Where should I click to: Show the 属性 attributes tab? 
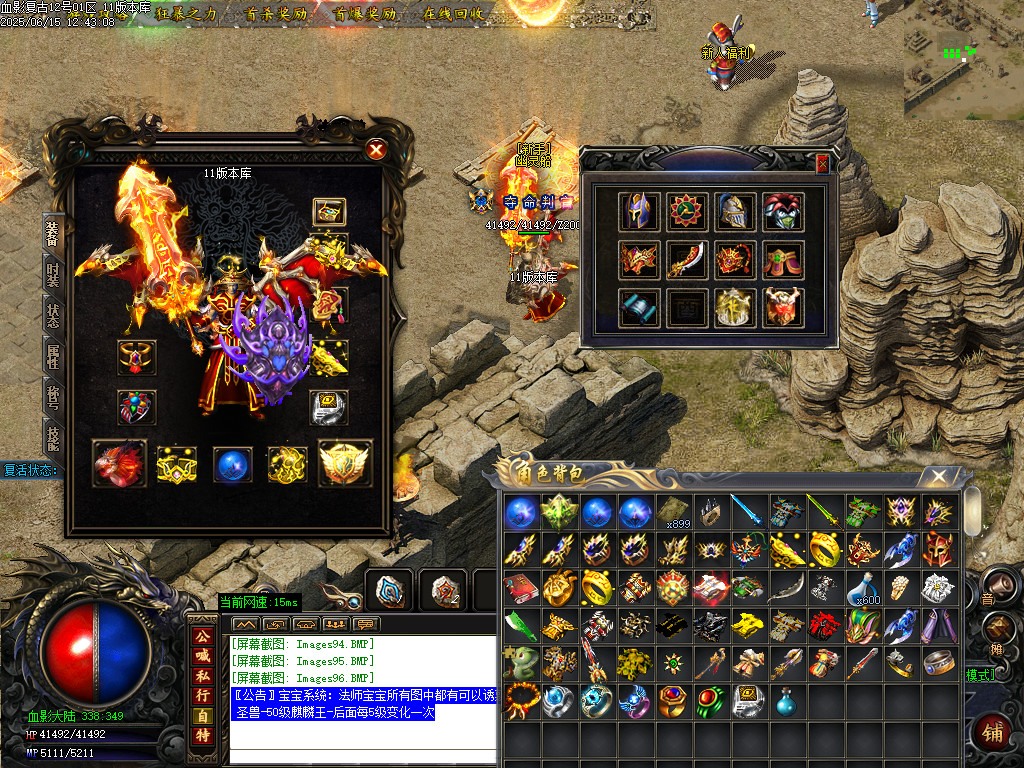[x=53, y=355]
